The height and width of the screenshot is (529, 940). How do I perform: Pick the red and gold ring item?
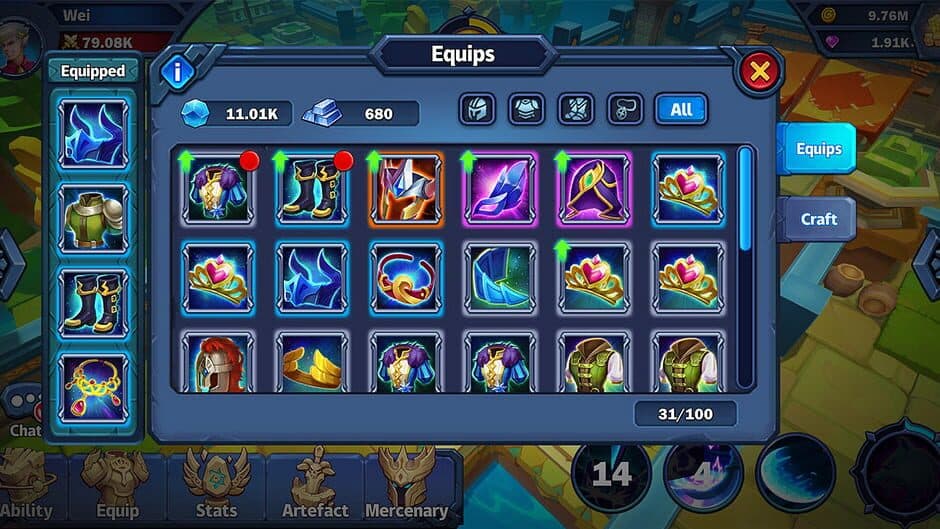[x=406, y=277]
